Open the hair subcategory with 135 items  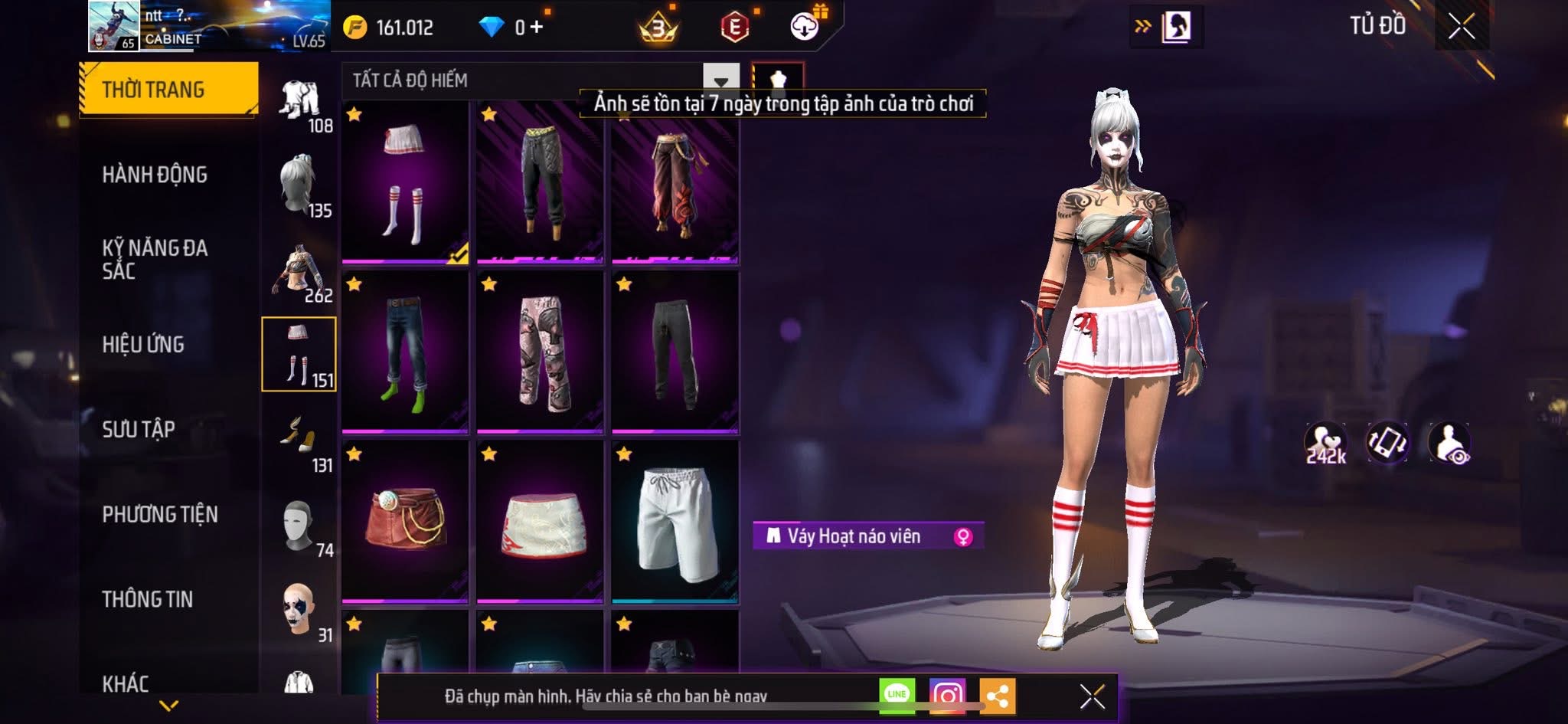(x=299, y=185)
